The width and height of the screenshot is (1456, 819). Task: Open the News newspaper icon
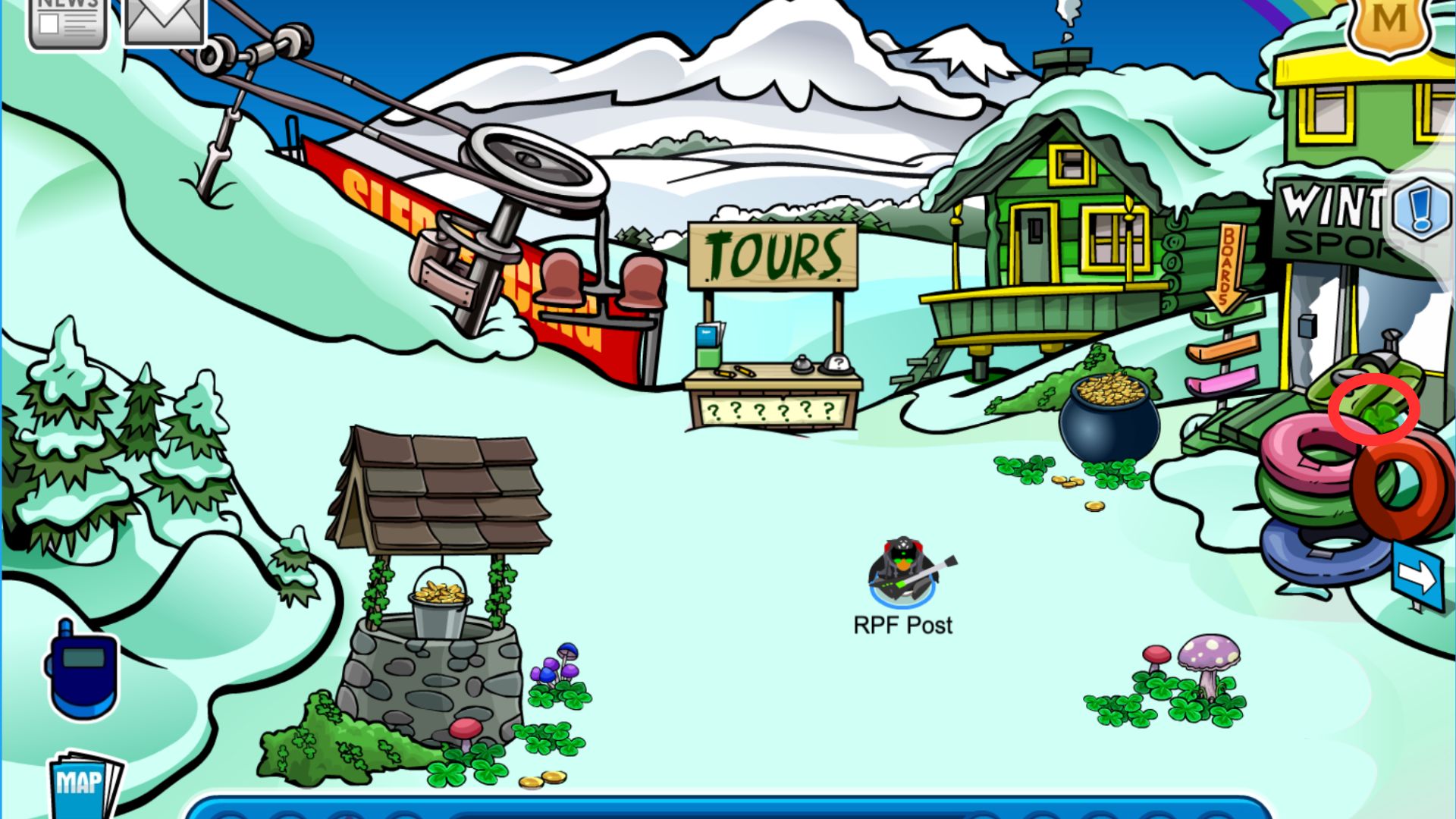click(x=67, y=21)
